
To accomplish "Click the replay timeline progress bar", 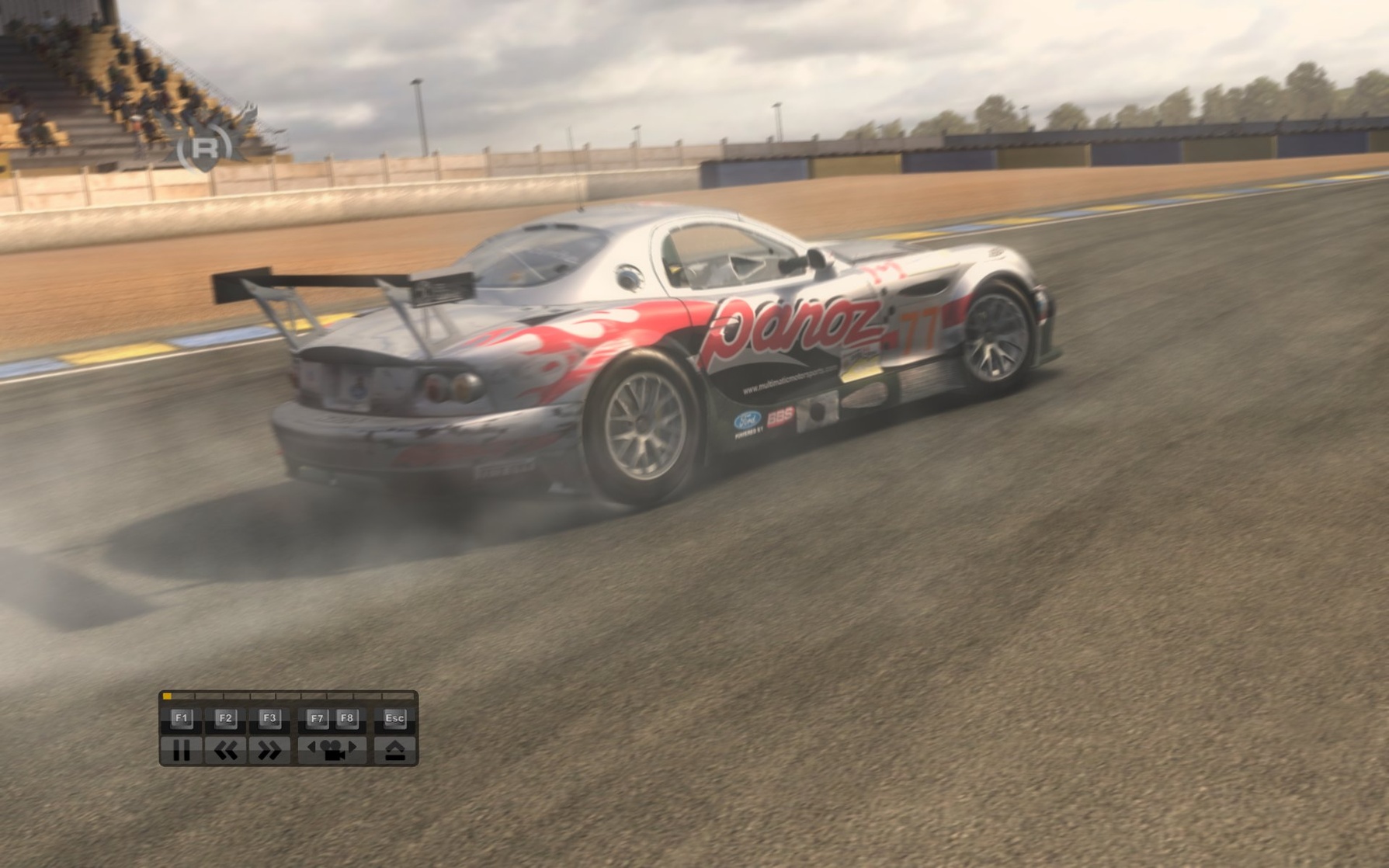I will (x=288, y=696).
